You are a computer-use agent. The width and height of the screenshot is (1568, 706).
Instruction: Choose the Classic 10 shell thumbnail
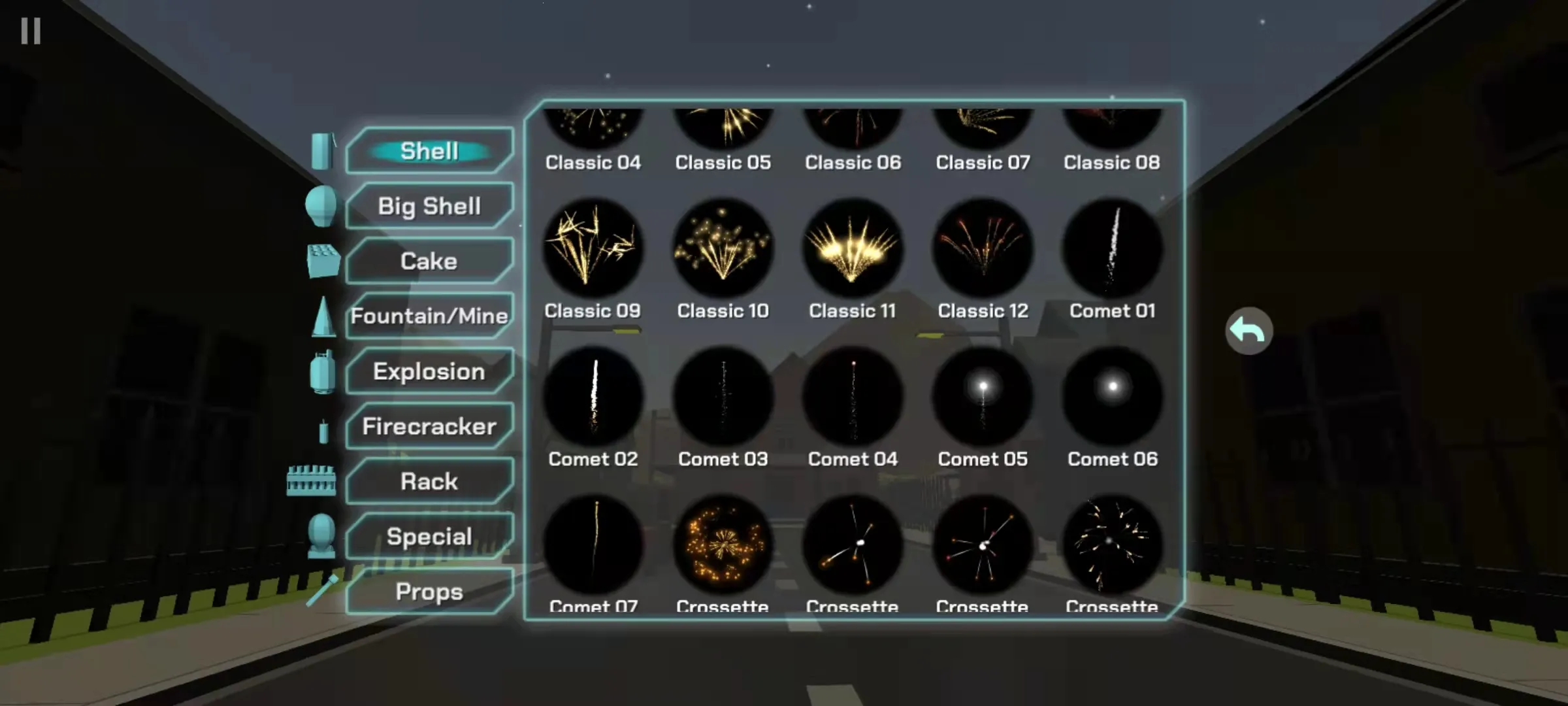(x=723, y=248)
